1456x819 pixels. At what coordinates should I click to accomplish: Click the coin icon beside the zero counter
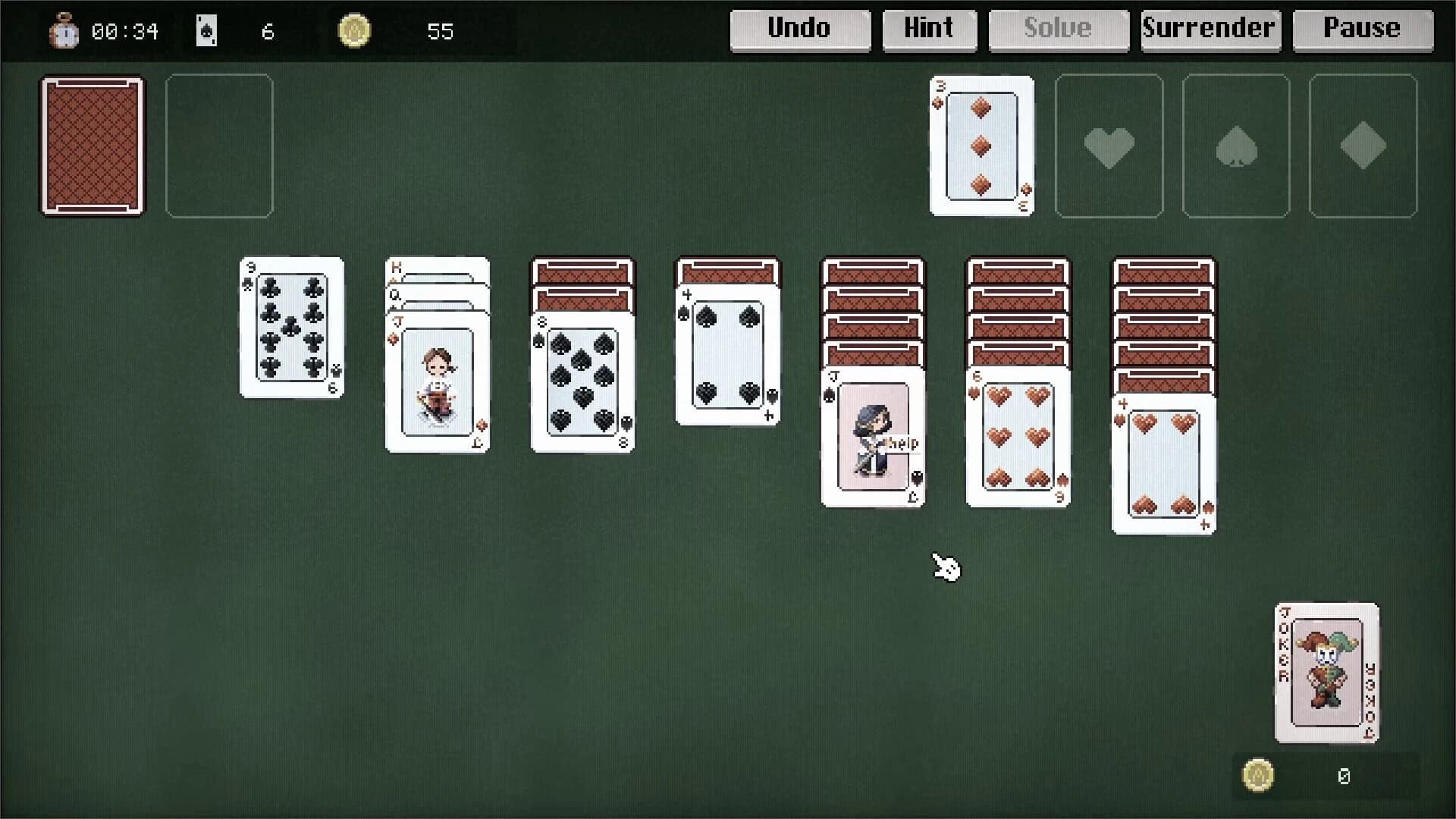[x=1258, y=776]
